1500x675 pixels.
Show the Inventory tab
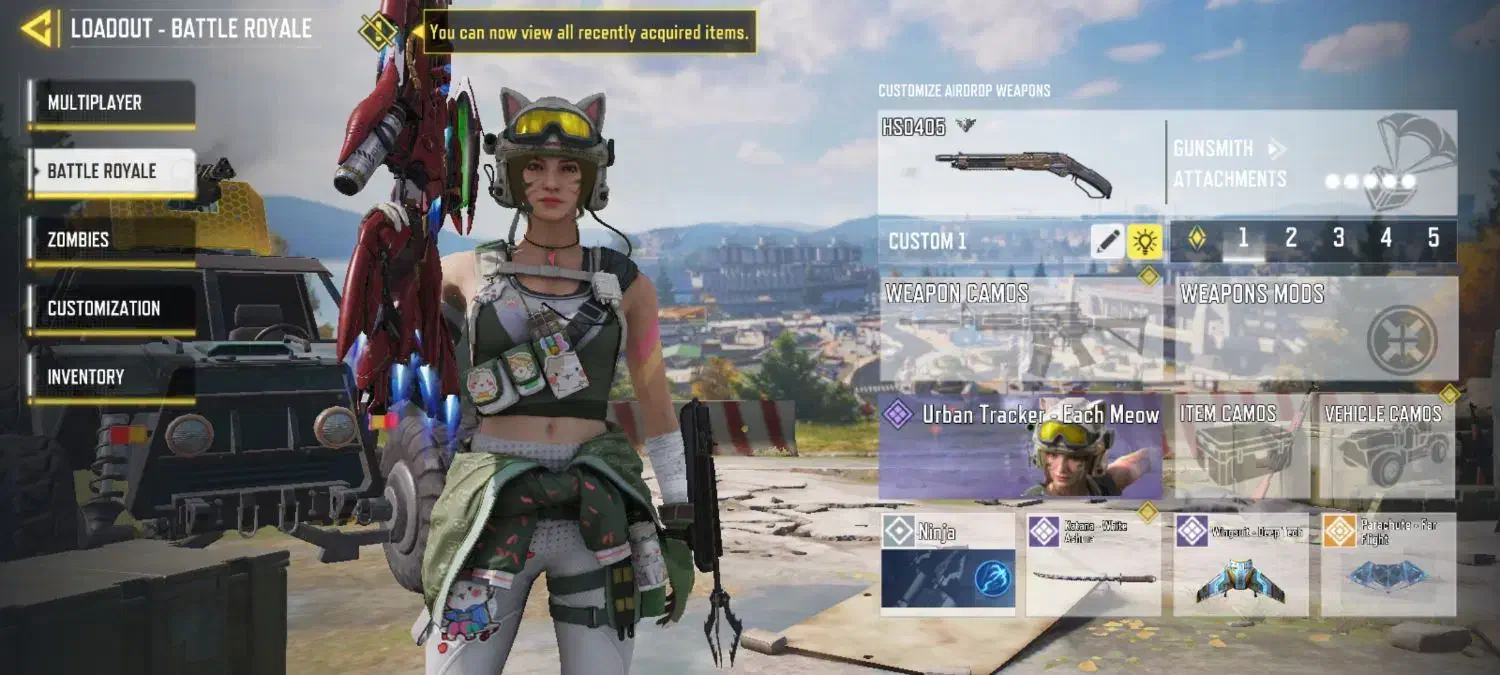(x=111, y=377)
